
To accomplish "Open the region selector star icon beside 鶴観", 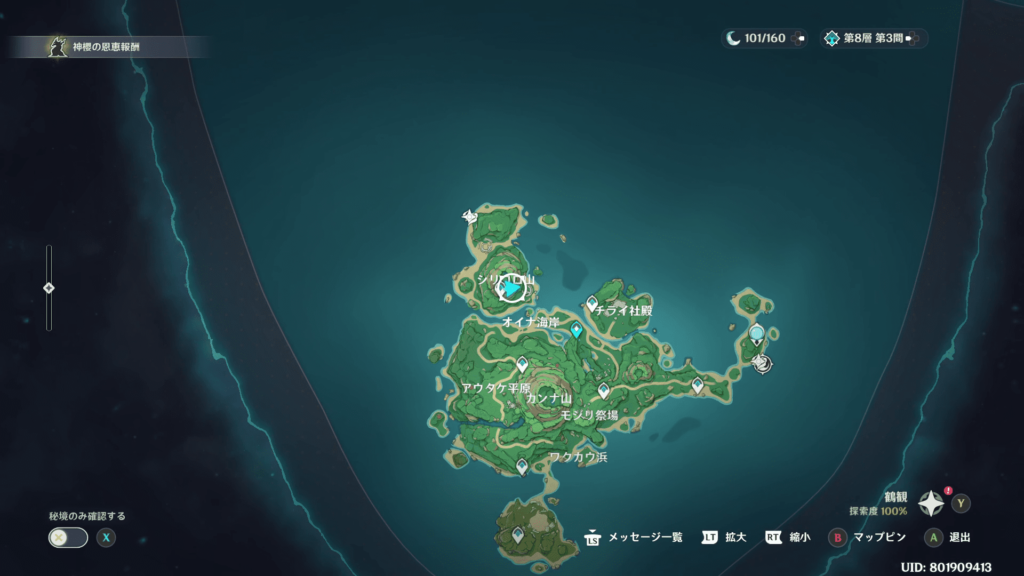I will click(x=931, y=503).
